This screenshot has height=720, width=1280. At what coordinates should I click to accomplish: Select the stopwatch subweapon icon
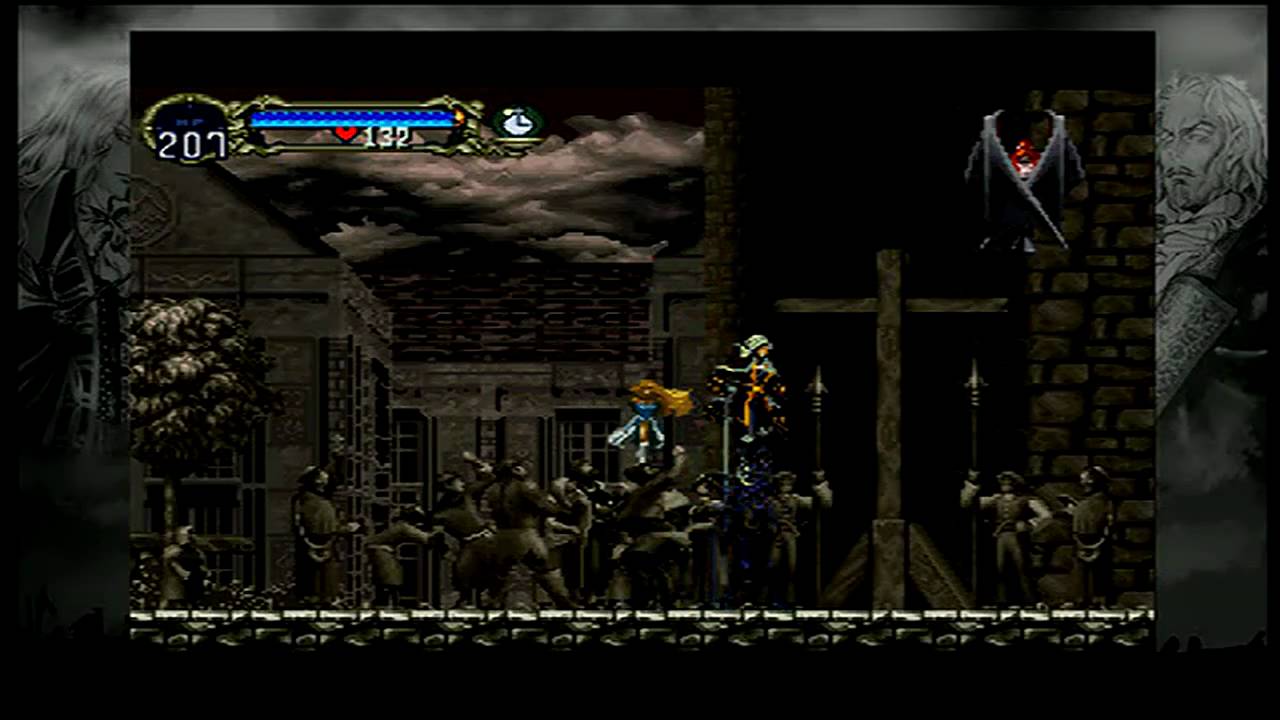coord(517,123)
